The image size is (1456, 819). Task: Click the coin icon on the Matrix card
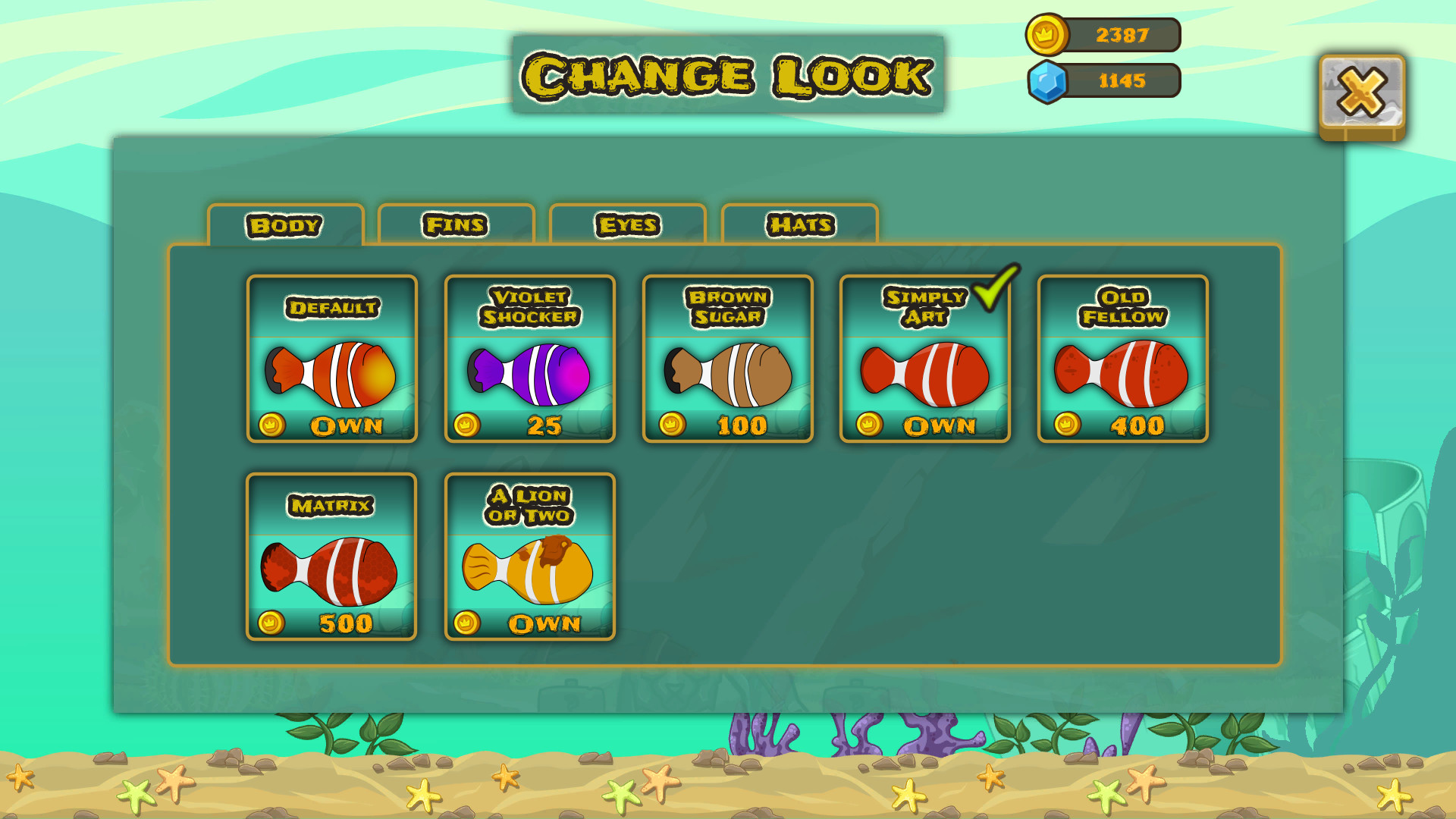point(270,623)
